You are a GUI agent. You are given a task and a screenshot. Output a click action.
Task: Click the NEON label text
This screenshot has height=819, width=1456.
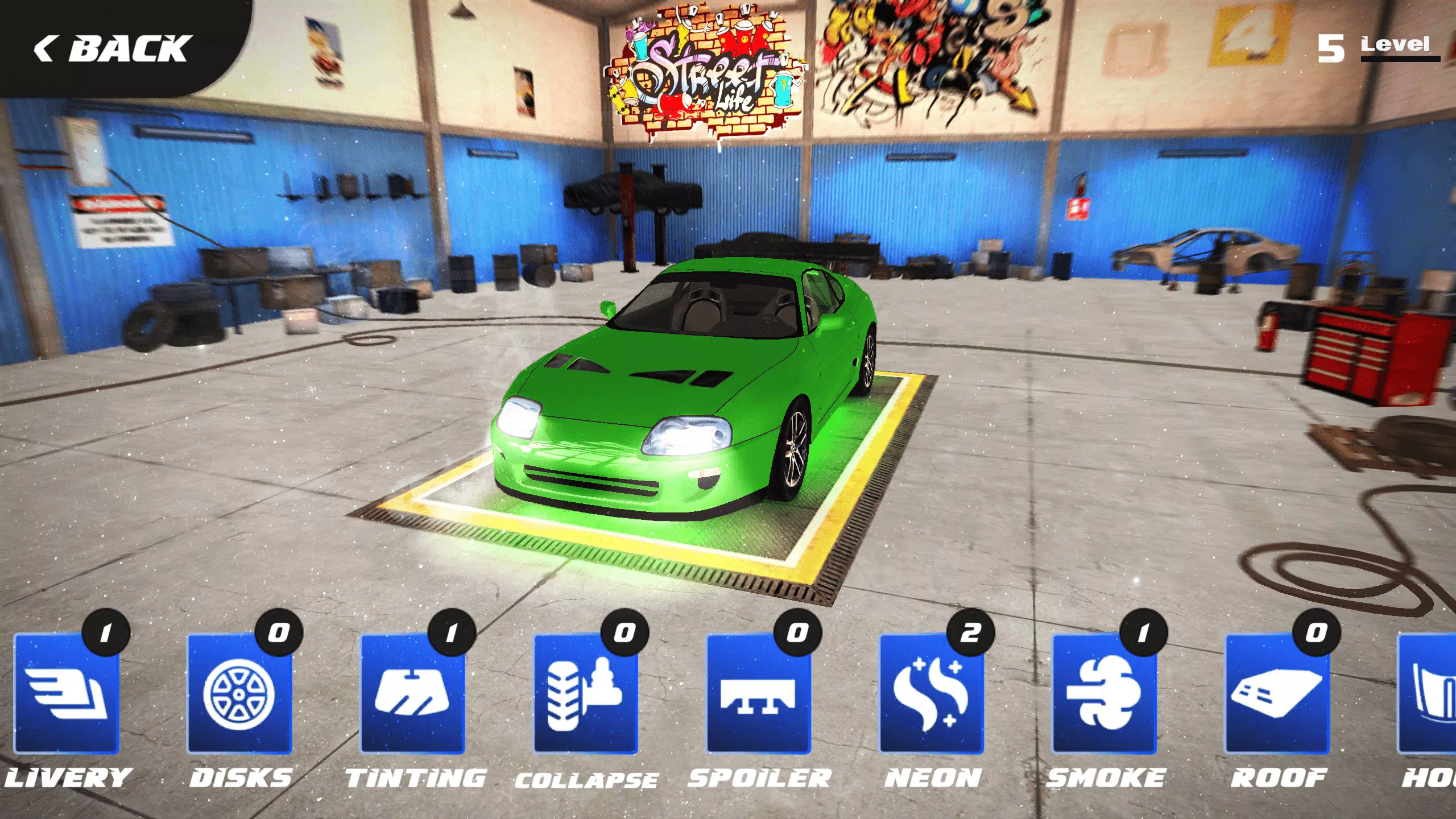pos(933,776)
